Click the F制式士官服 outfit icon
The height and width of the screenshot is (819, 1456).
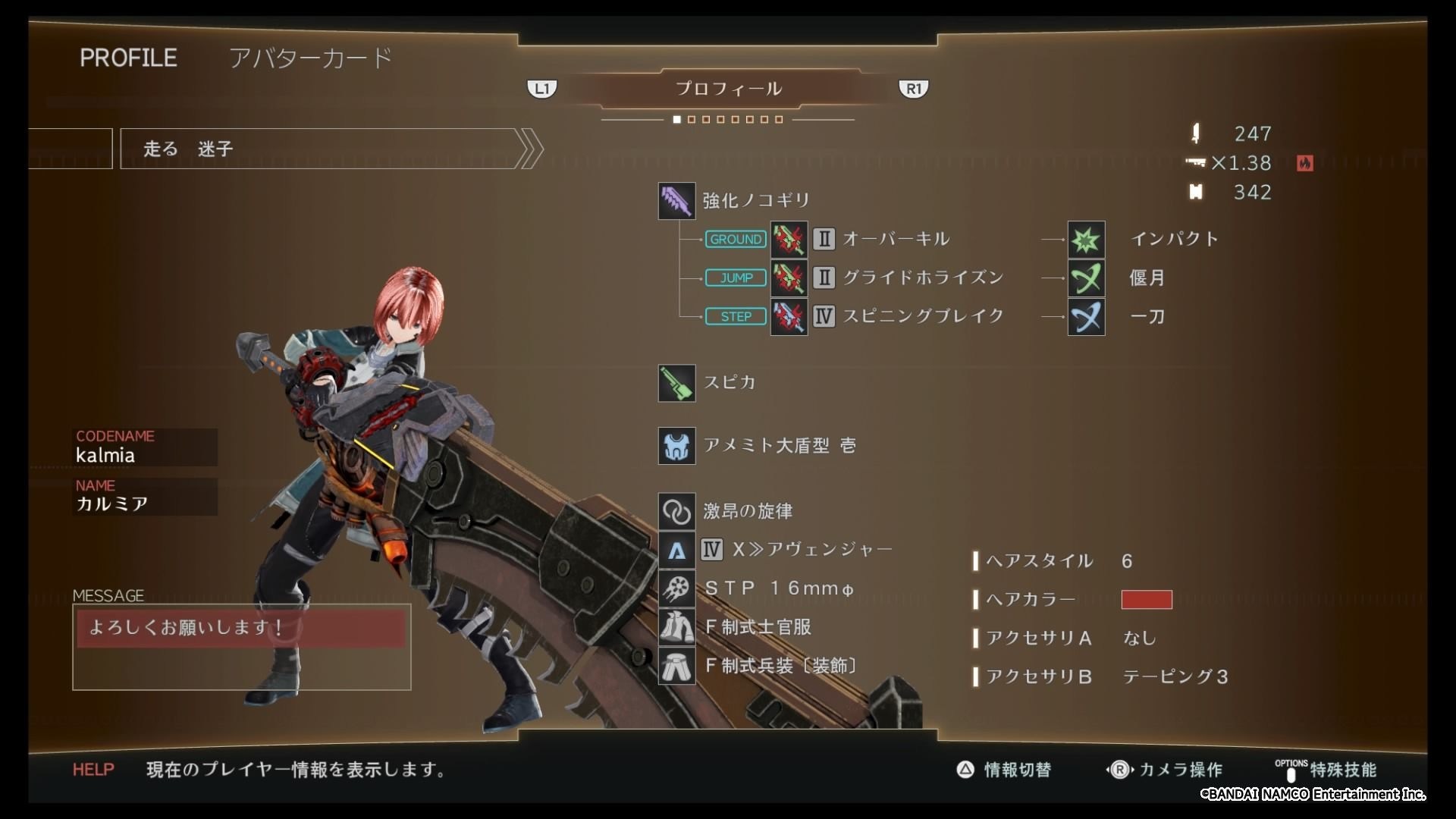coord(676,627)
